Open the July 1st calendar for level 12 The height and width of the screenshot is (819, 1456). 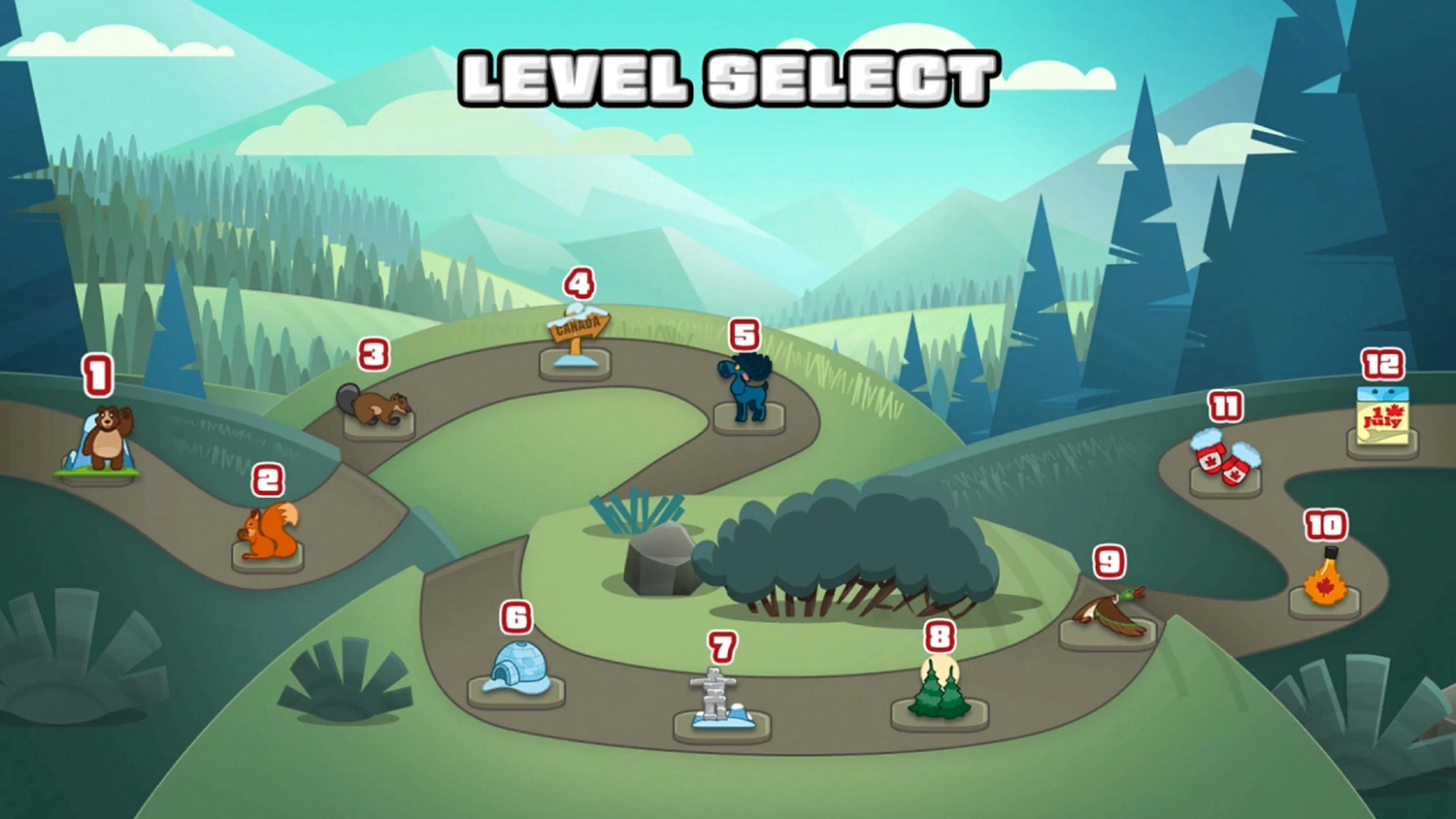1382,417
